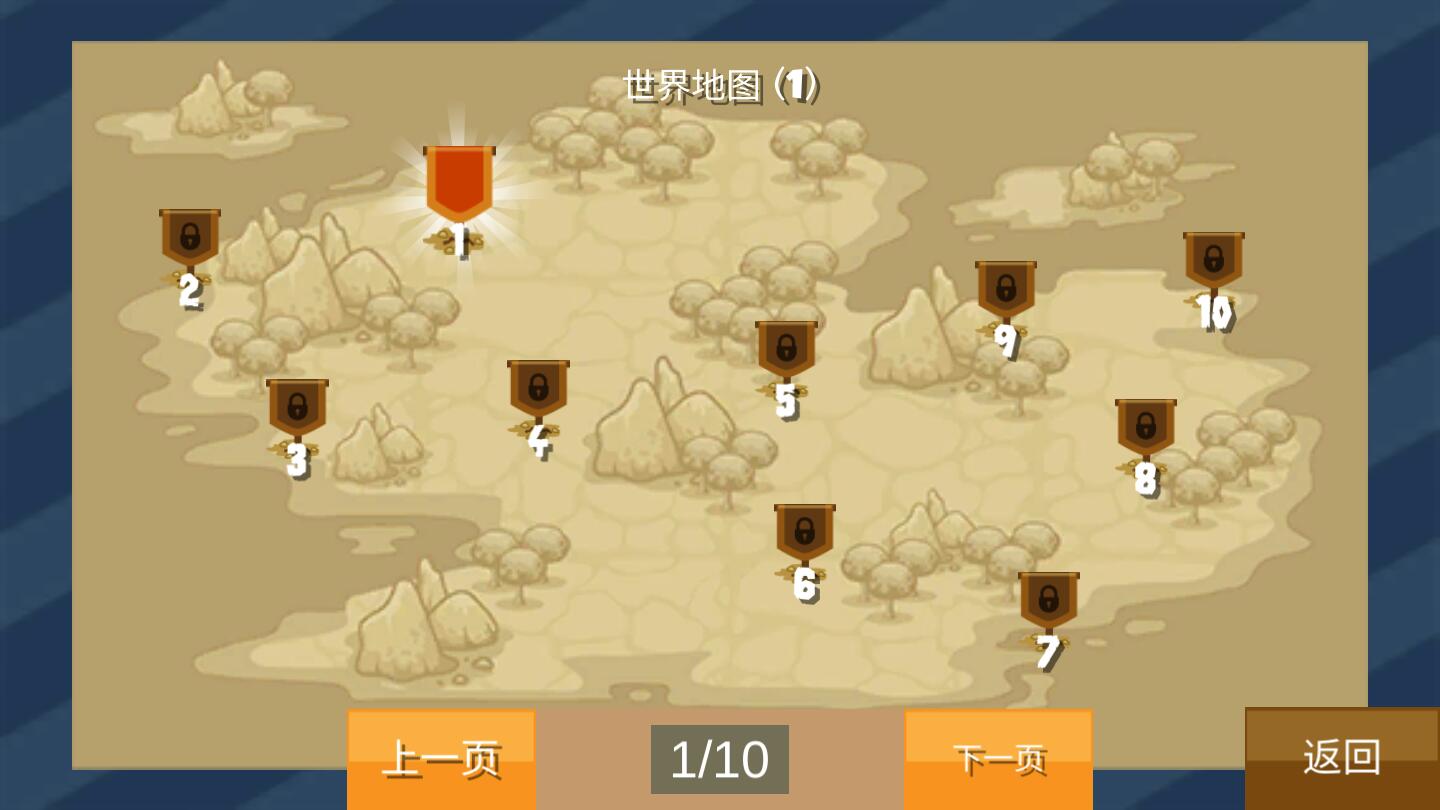
Task: Open the level 8 locked stage
Action: click(1146, 425)
